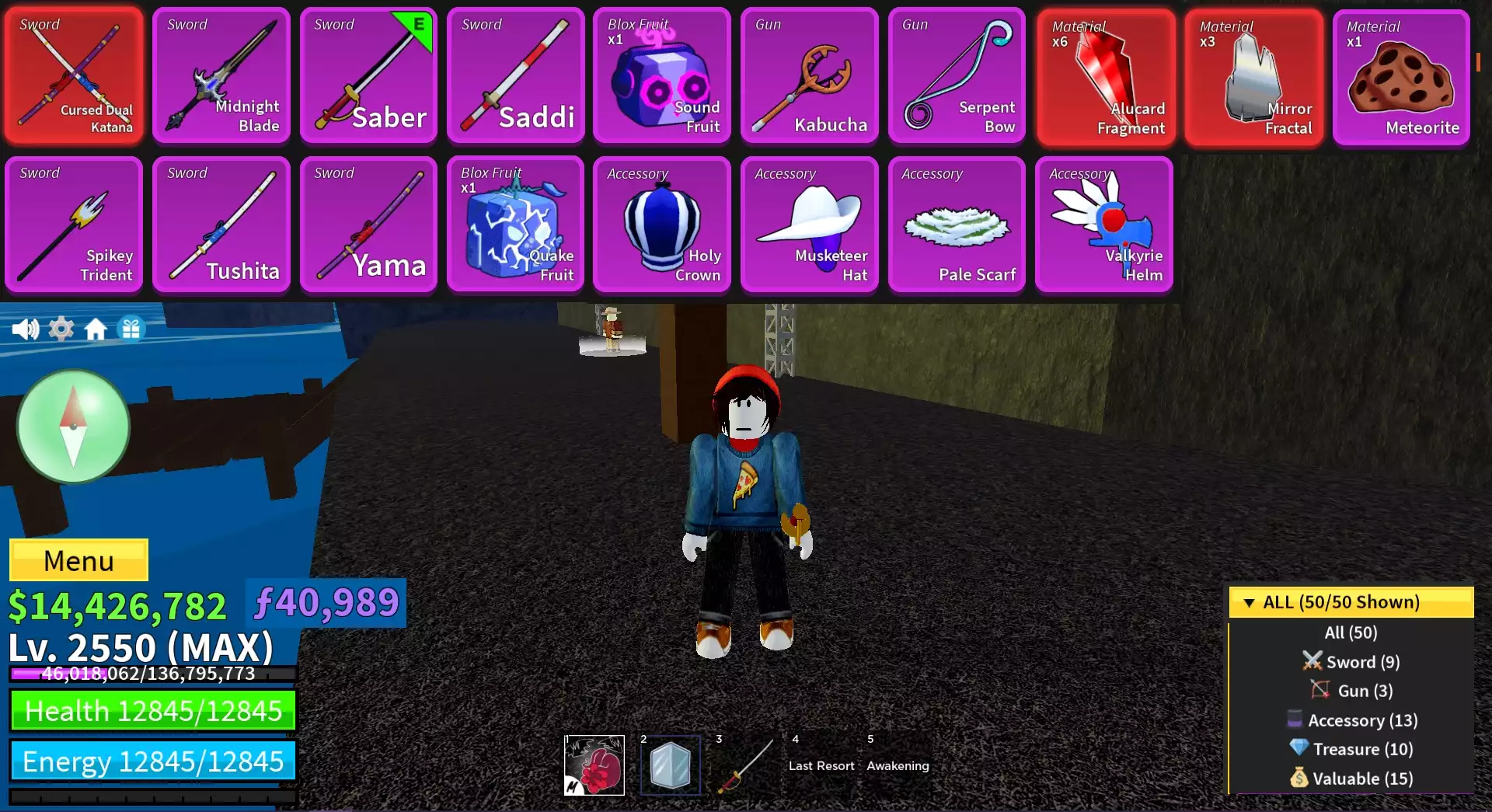1492x812 pixels.
Task: Open the Menu button
Action: point(78,559)
